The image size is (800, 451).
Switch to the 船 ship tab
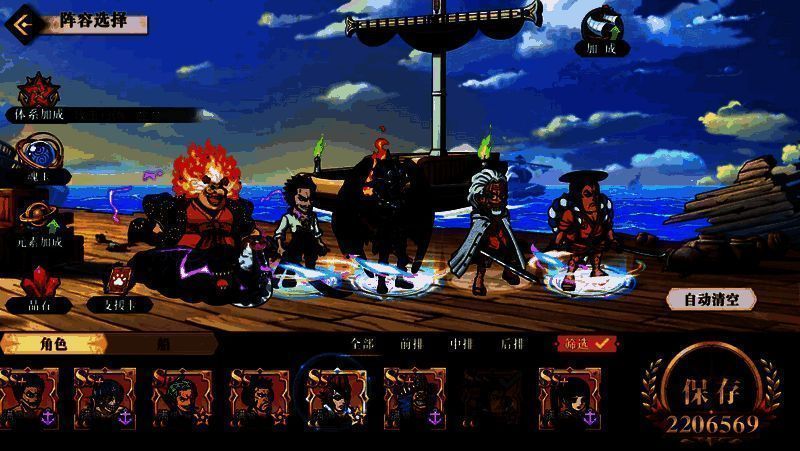click(x=162, y=344)
